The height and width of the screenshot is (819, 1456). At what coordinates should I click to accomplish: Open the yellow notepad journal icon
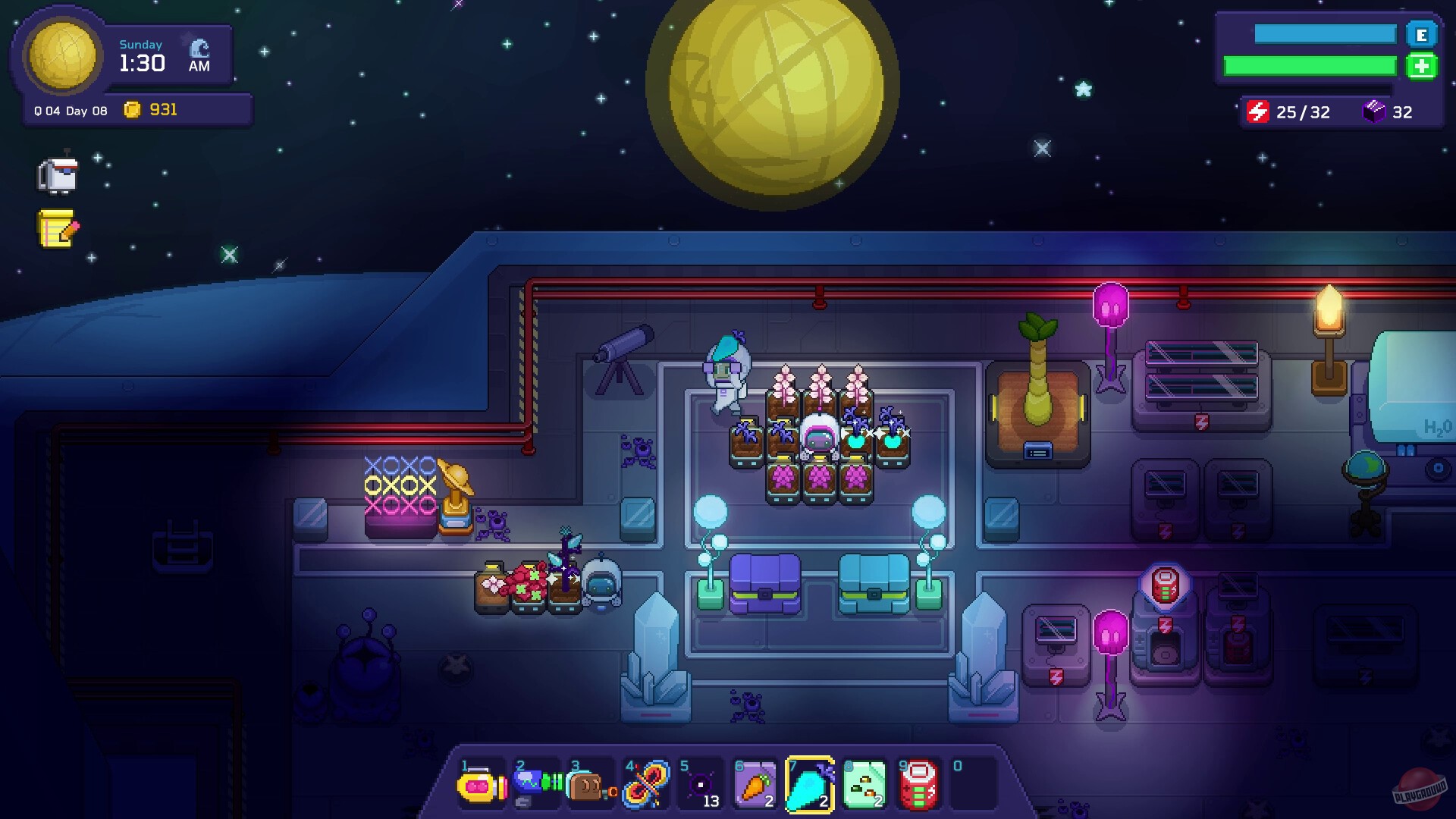pos(57,229)
